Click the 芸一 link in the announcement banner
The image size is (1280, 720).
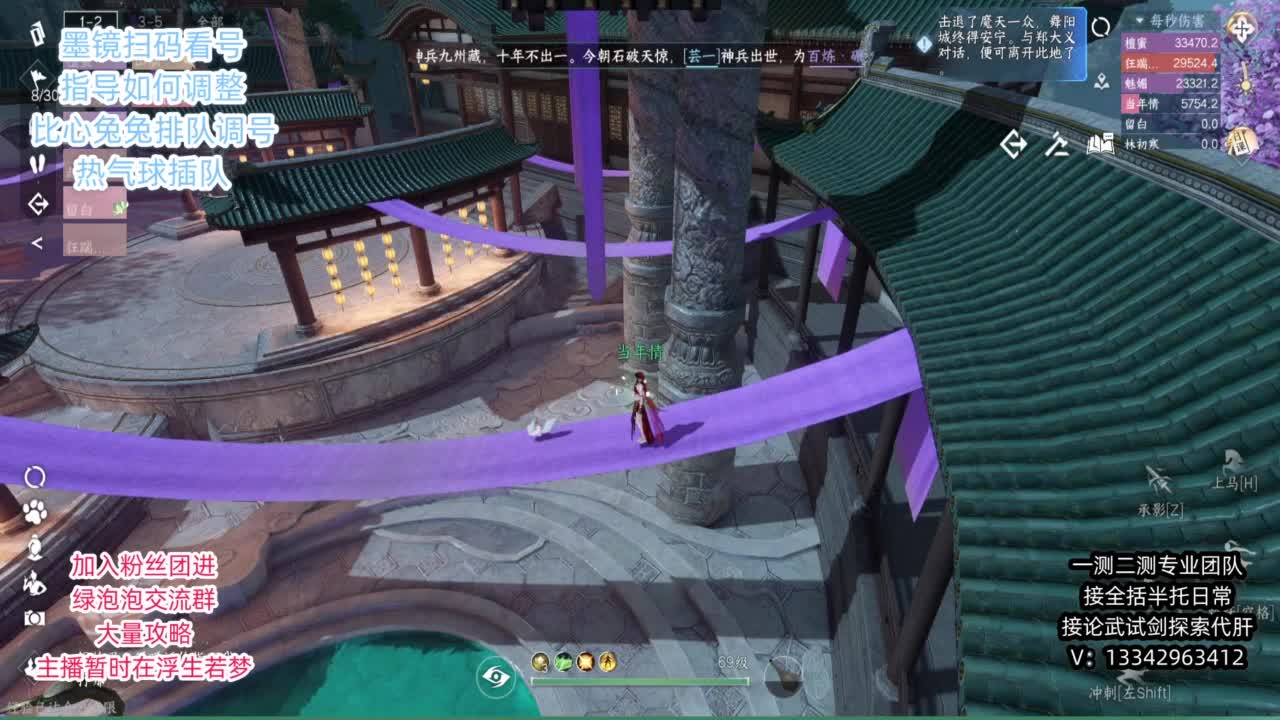click(703, 58)
